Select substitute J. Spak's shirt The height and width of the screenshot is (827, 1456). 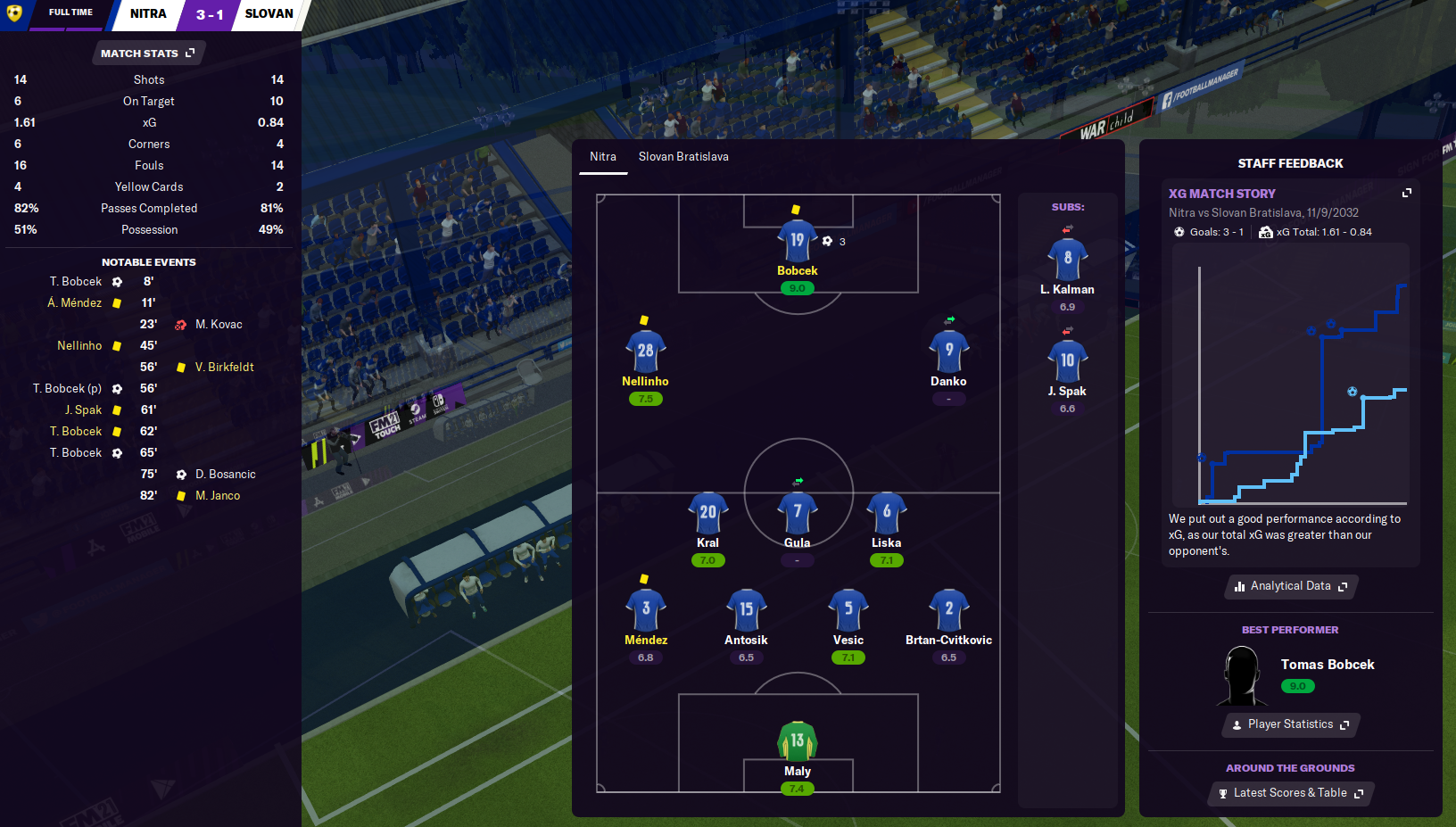click(1067, 361)
